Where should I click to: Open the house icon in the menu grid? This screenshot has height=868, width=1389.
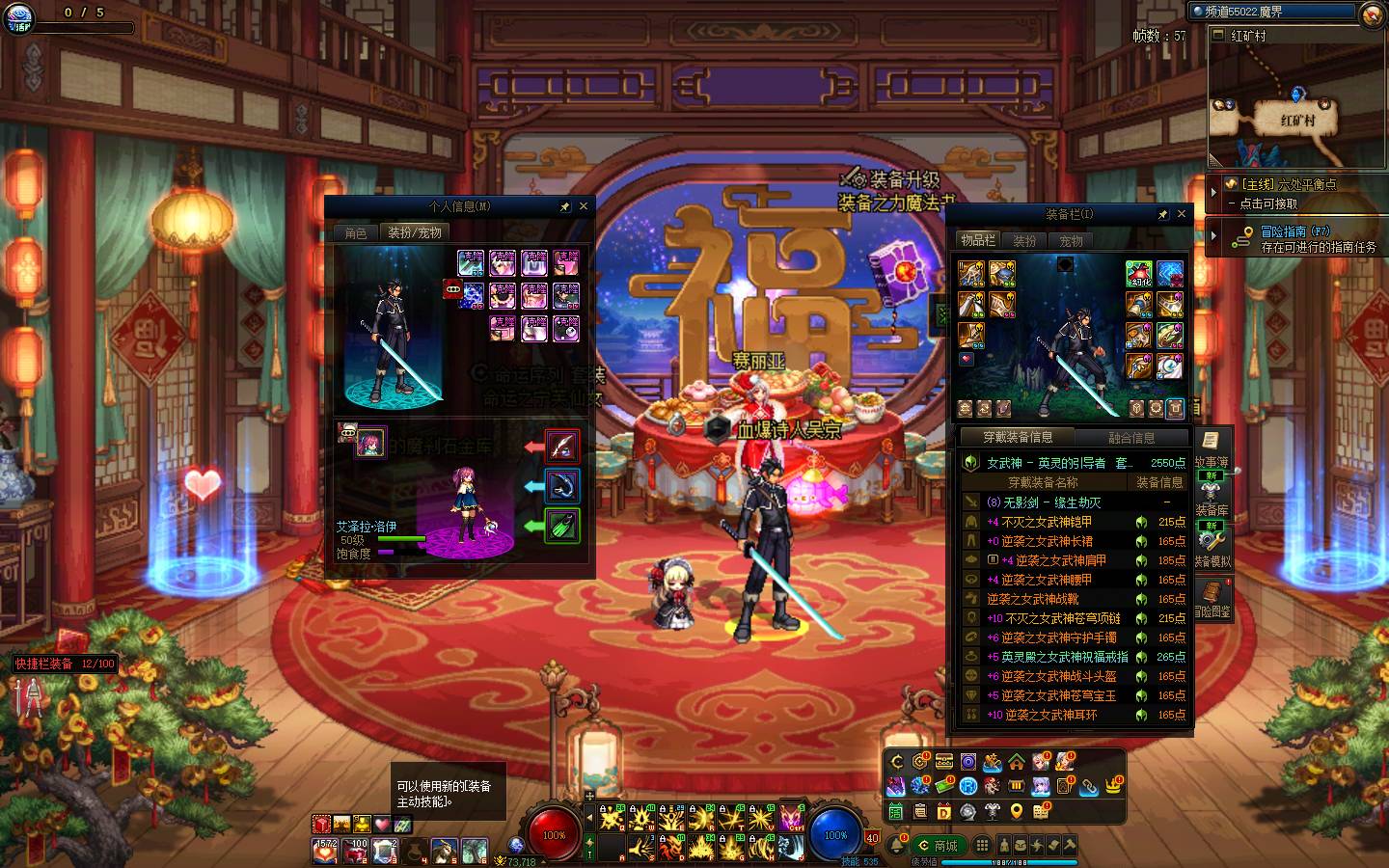(x=1017, y=762)
